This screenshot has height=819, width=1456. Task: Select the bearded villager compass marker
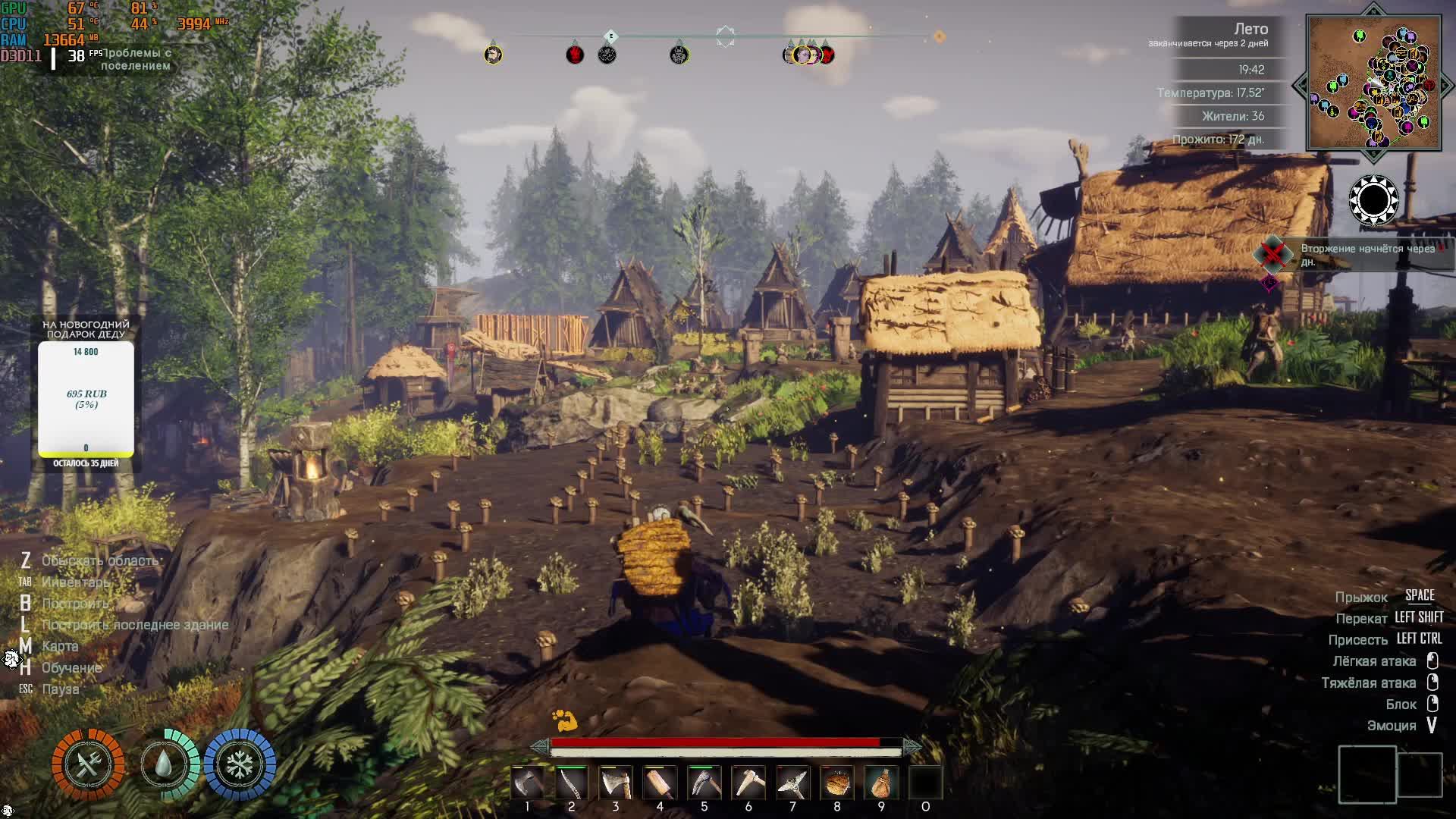(x=493, y=55)
